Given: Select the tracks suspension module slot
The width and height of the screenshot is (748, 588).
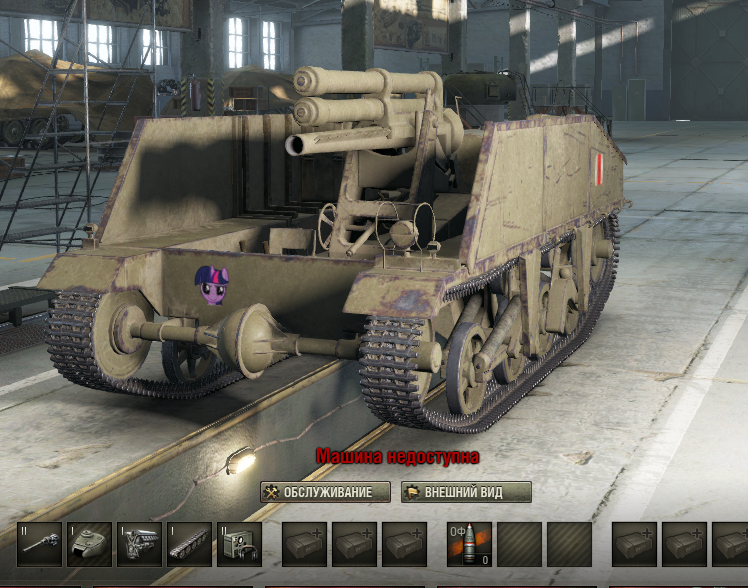Looking at the screenshot, I should click(189, 544).
